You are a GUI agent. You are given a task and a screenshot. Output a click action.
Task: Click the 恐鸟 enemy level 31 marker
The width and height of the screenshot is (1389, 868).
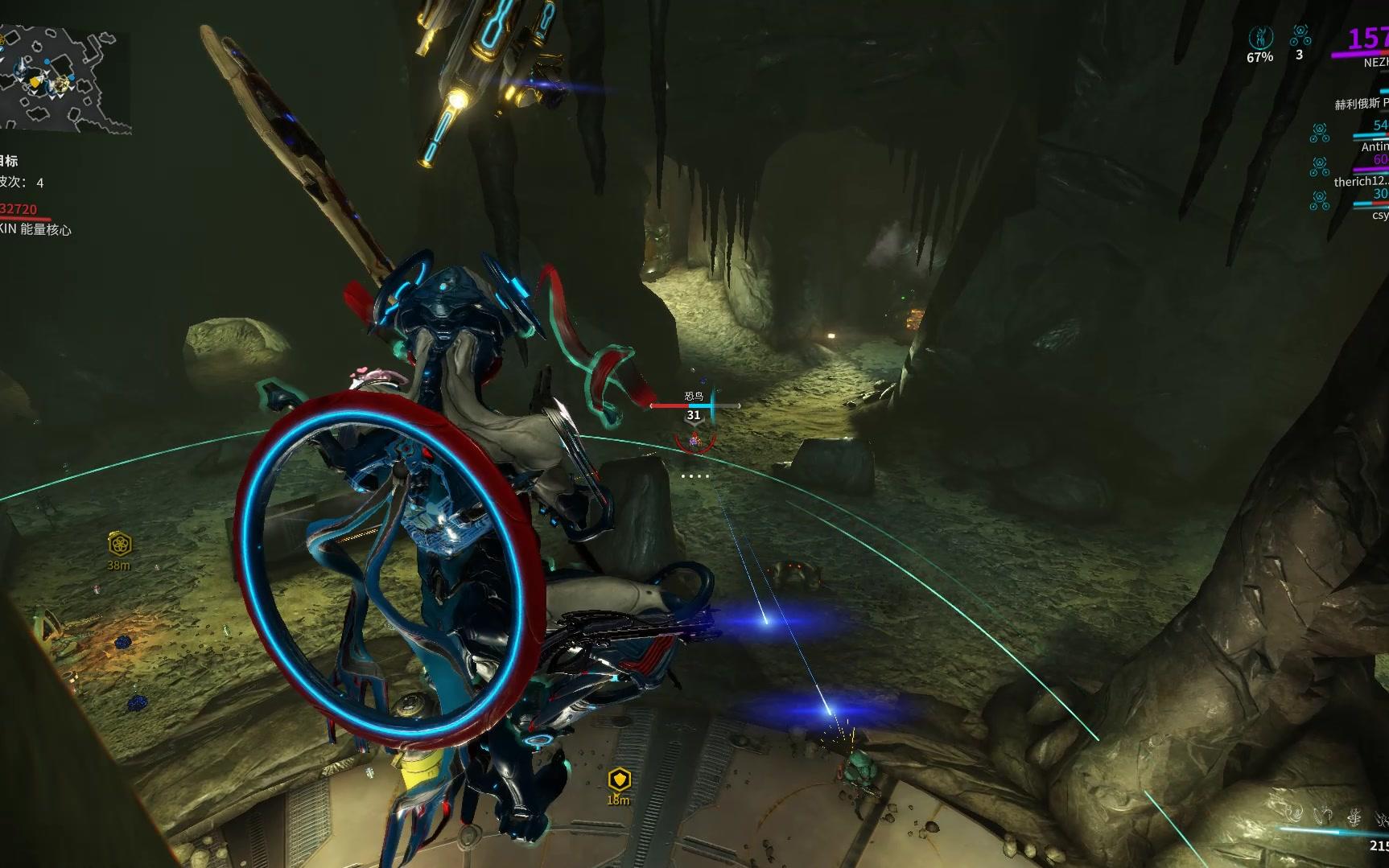pos(693,415)
